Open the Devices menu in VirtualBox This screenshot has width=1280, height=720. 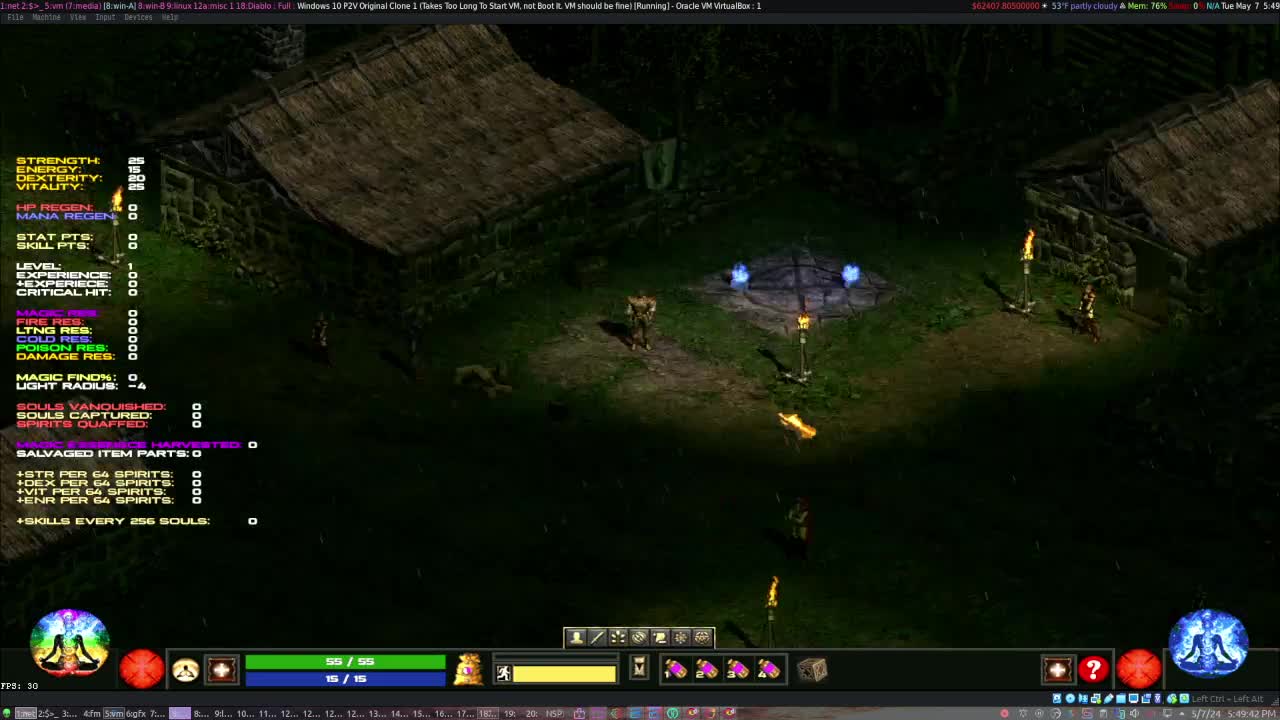click(x=137, y=17)
